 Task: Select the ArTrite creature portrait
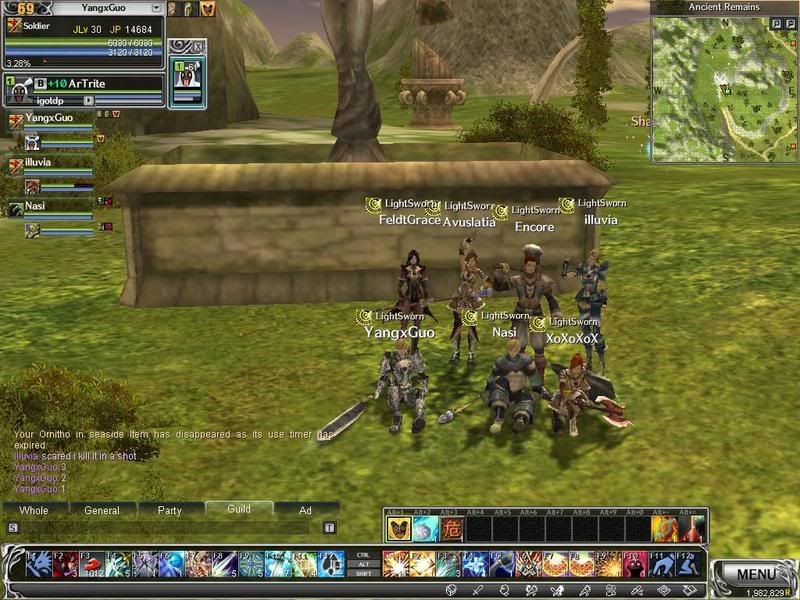pyautogui.click(x=20, y=93)
